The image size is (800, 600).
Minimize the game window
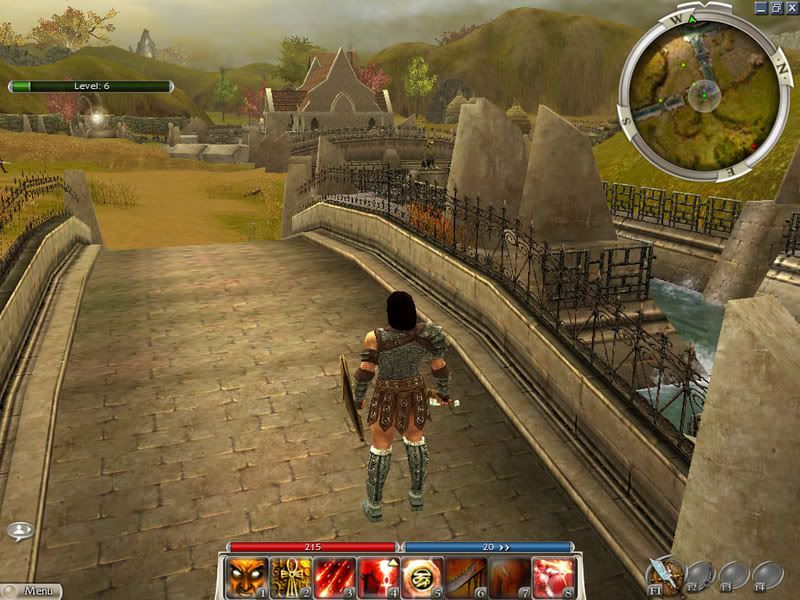[762, 7]
